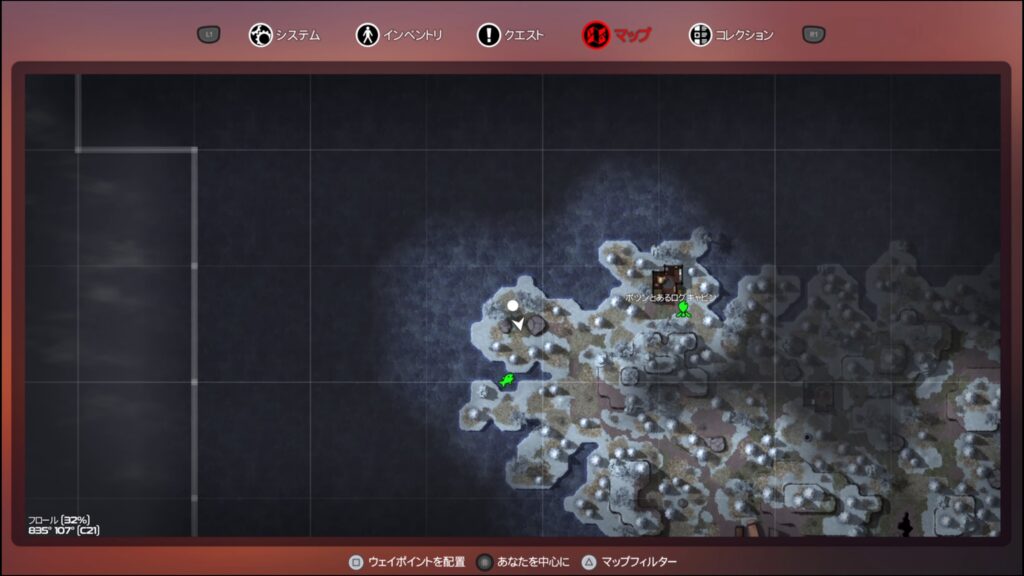
Task: Click the green person map marker
Action: [x=683, y=309]
